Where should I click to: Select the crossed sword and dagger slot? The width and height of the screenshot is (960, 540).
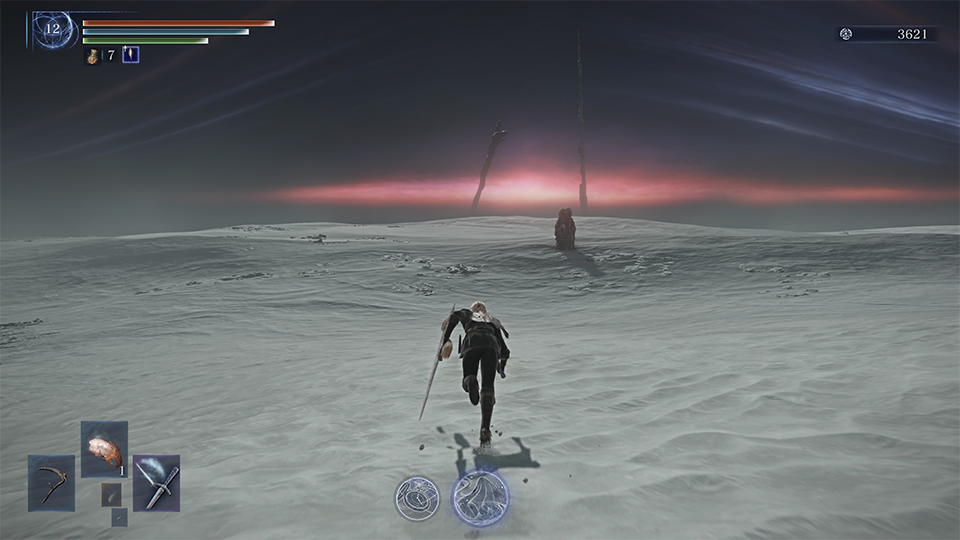[157, 483]
